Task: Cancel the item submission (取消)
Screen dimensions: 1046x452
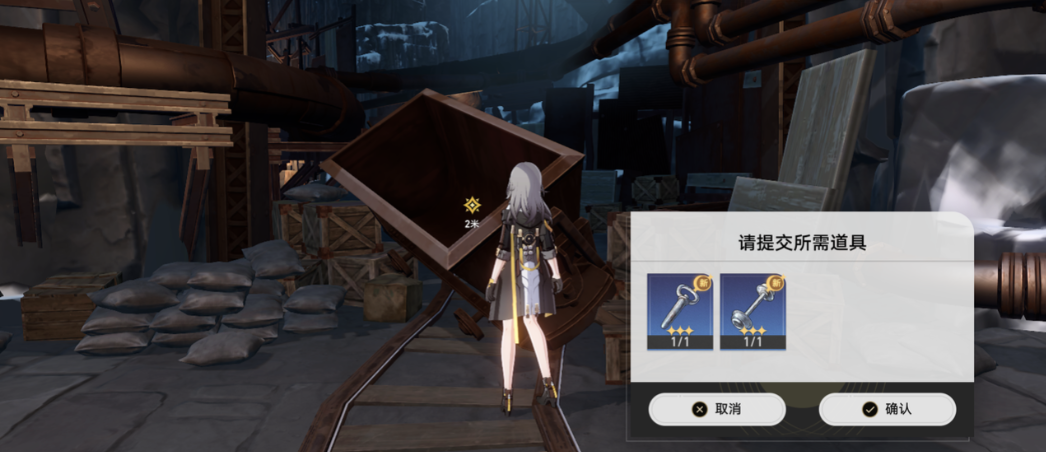Action: click(716, 409)
